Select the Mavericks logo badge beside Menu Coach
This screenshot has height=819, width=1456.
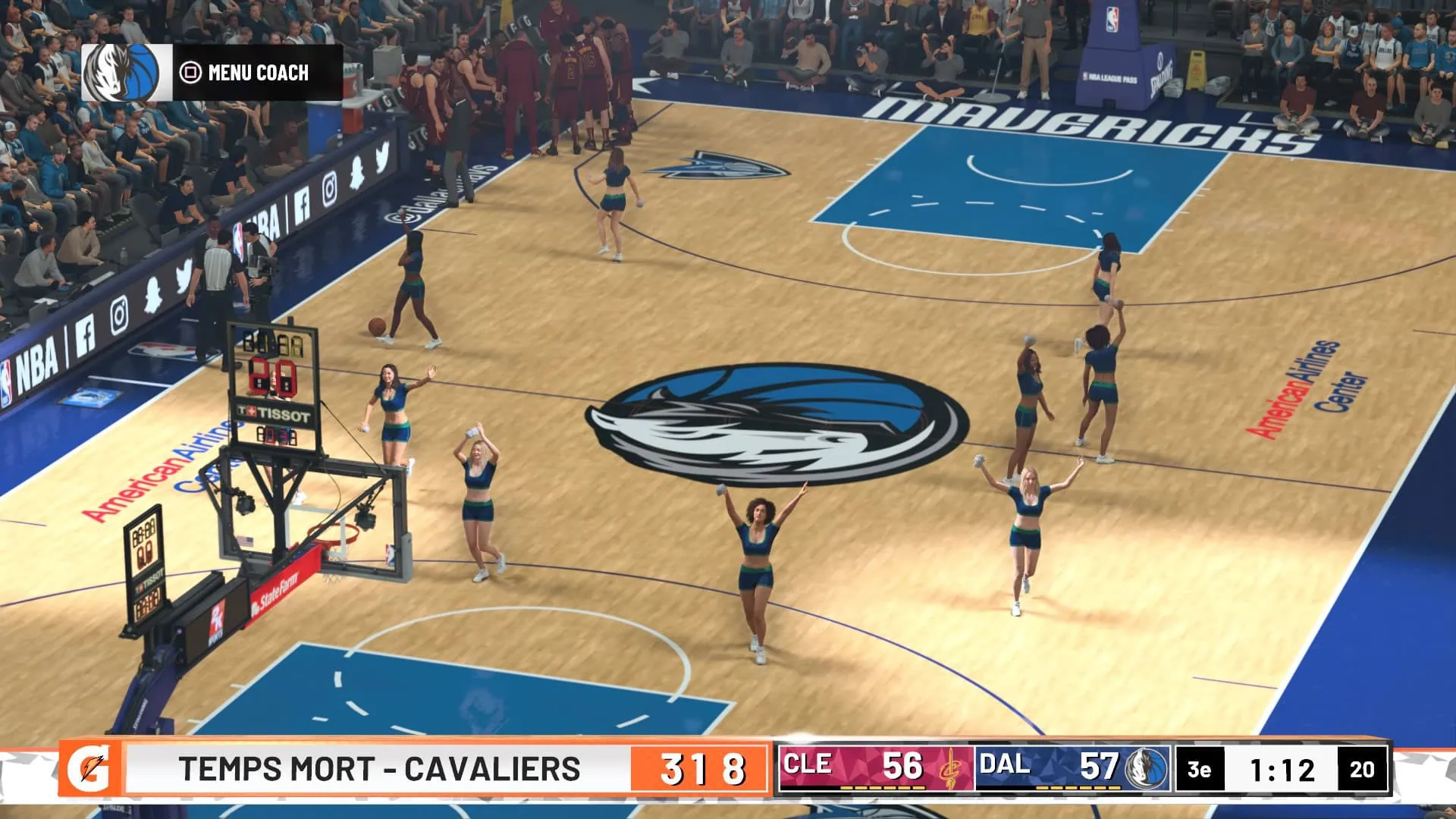click(127, 73)
